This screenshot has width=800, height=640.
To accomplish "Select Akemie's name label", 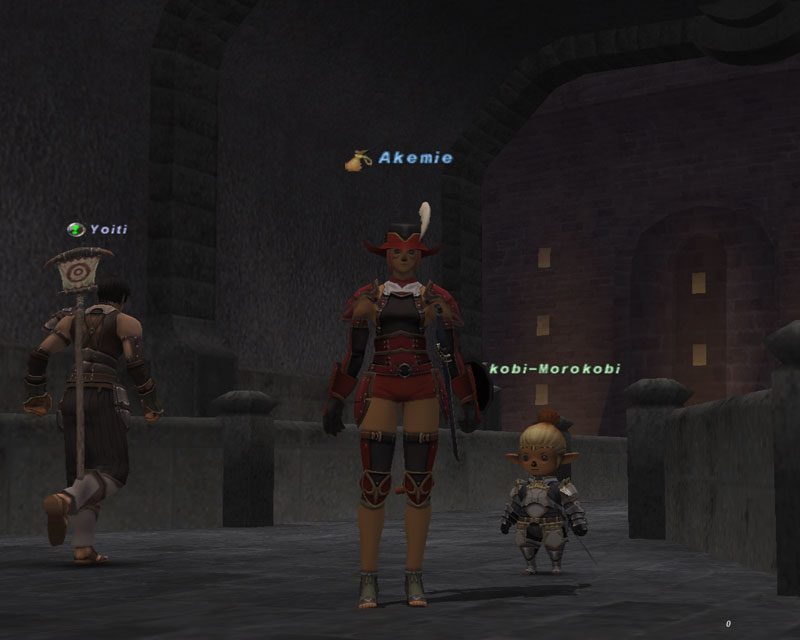I will click(415, 158).
